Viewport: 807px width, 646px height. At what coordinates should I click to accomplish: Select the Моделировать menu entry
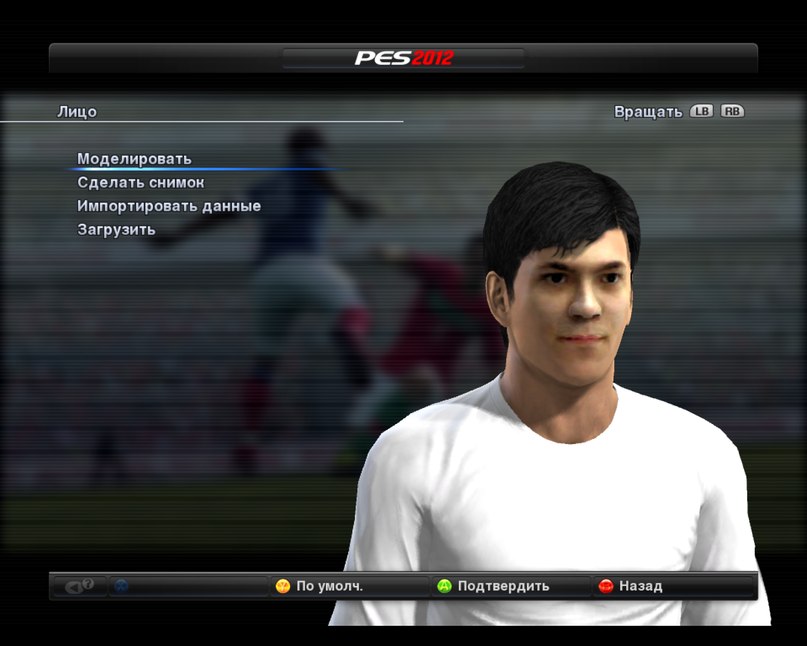pyautogui.click(x=134, y=159)
